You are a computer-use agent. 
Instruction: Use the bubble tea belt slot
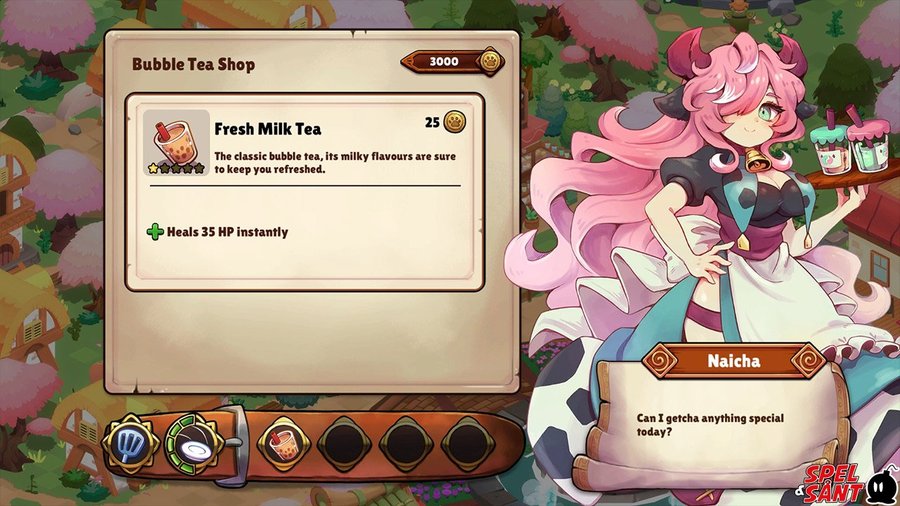tap(283, 443)
